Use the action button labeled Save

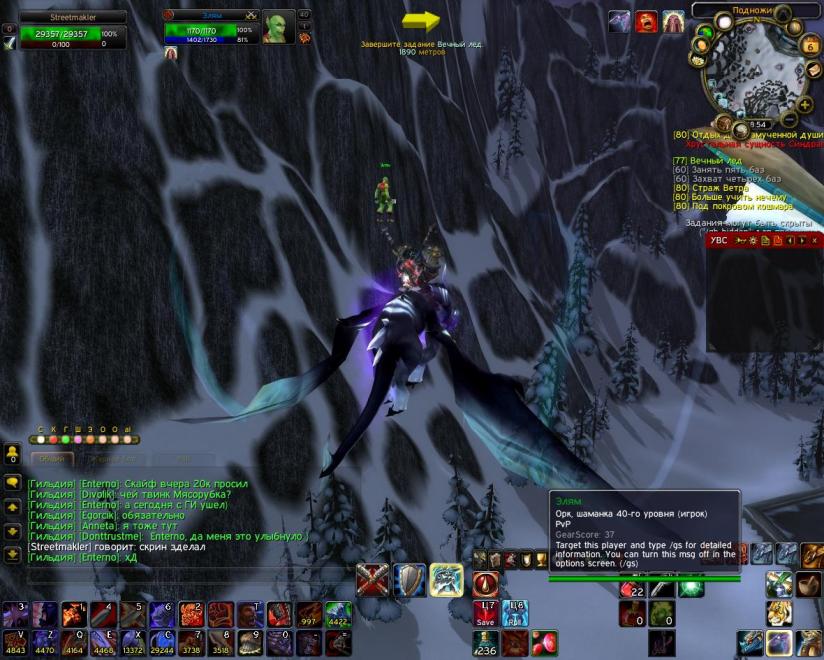pos(486,612)
